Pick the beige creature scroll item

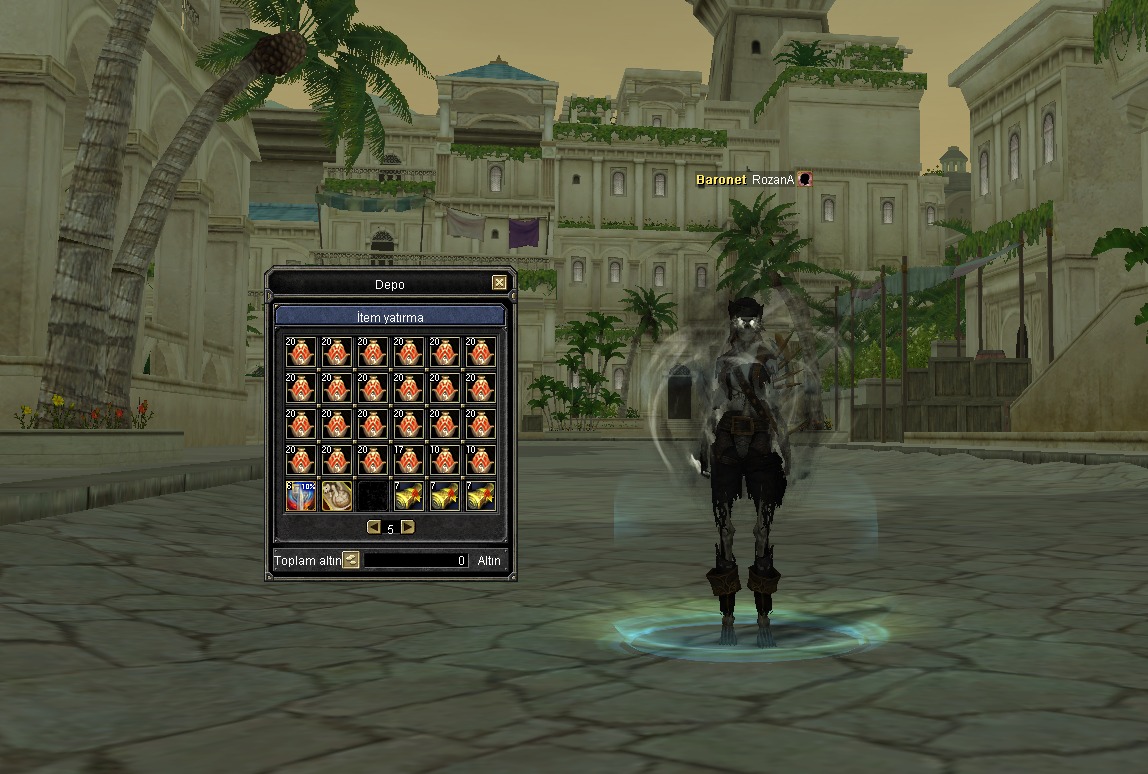pos(337,496)
